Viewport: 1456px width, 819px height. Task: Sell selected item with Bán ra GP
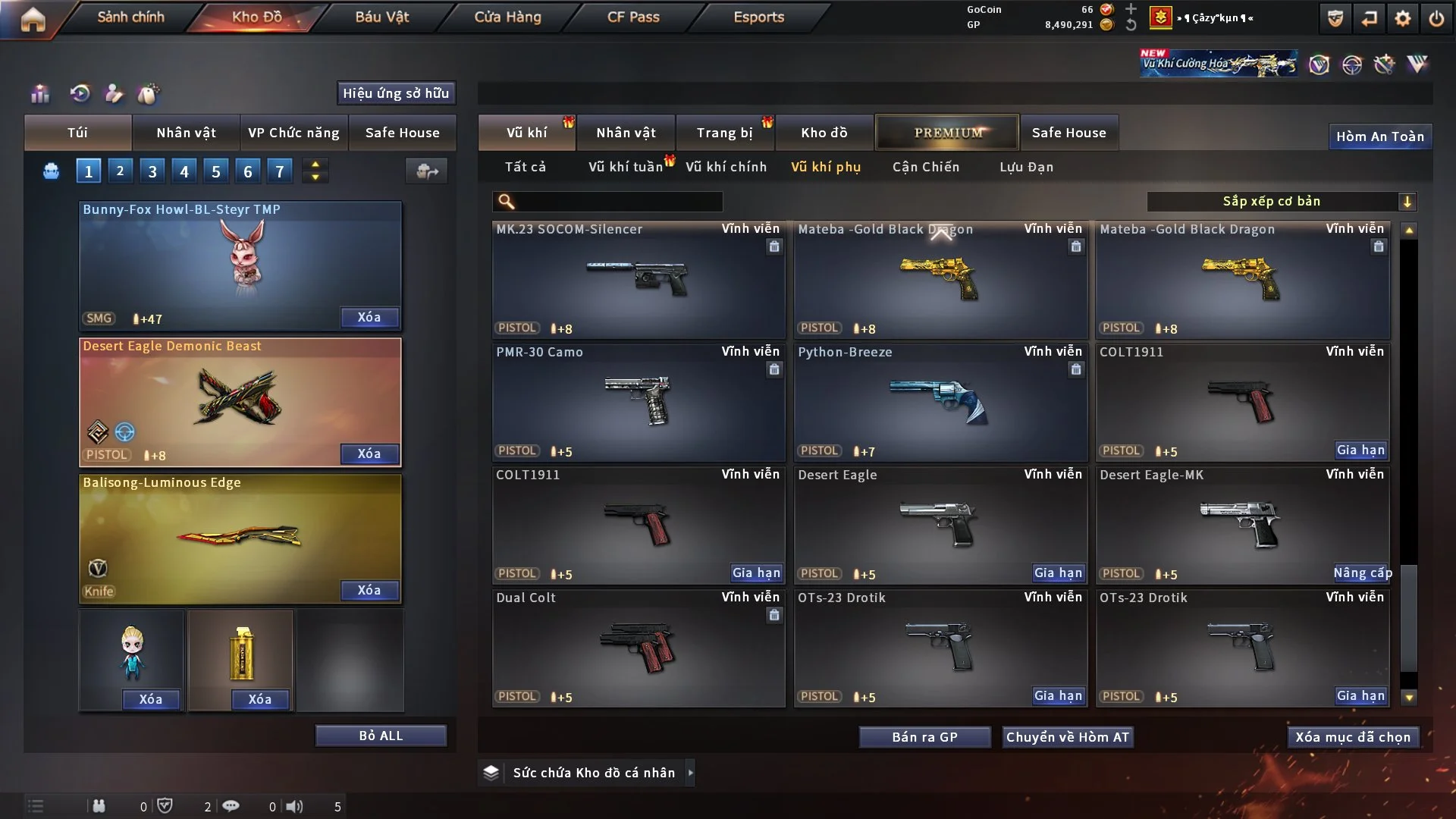tap(924, 737)
